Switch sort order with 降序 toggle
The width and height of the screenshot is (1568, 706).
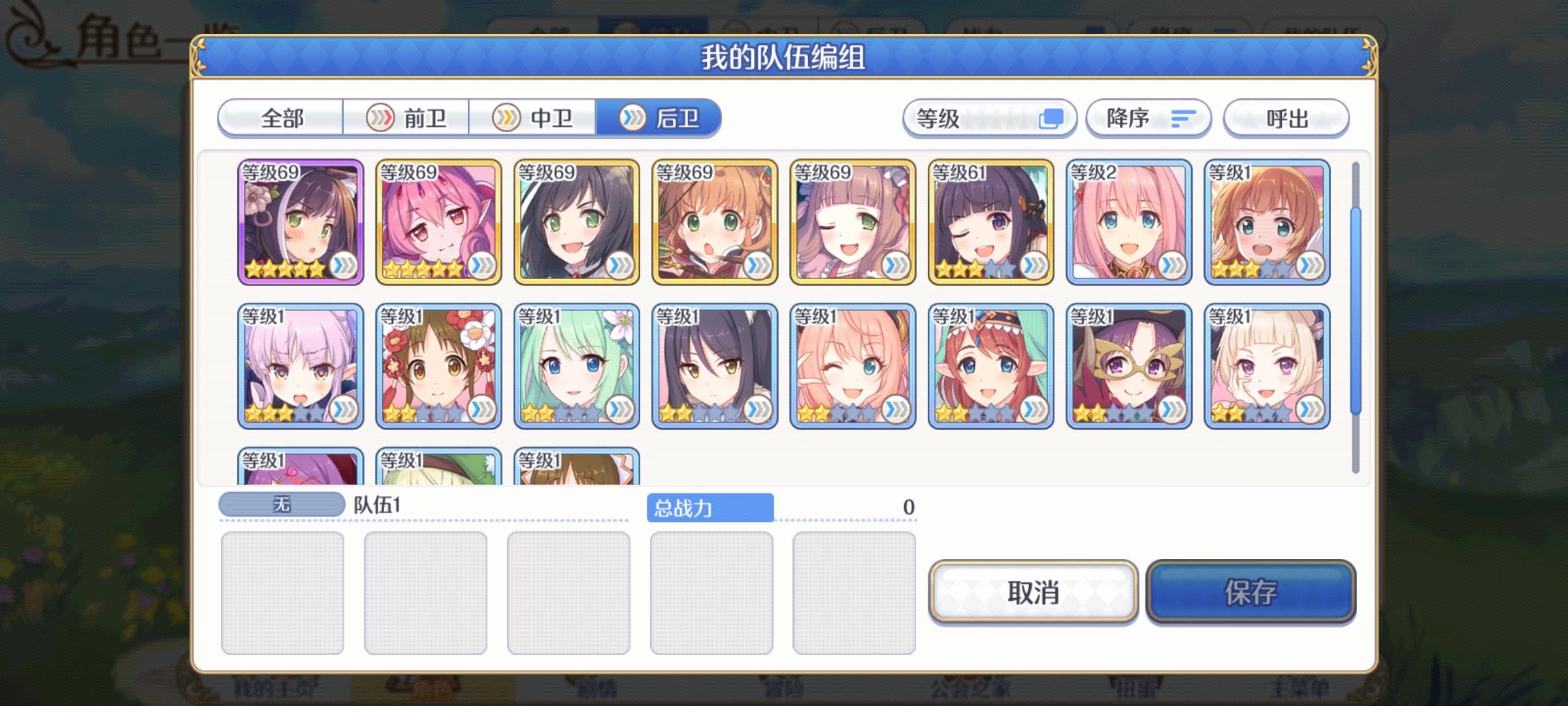tap(1148, 118)
